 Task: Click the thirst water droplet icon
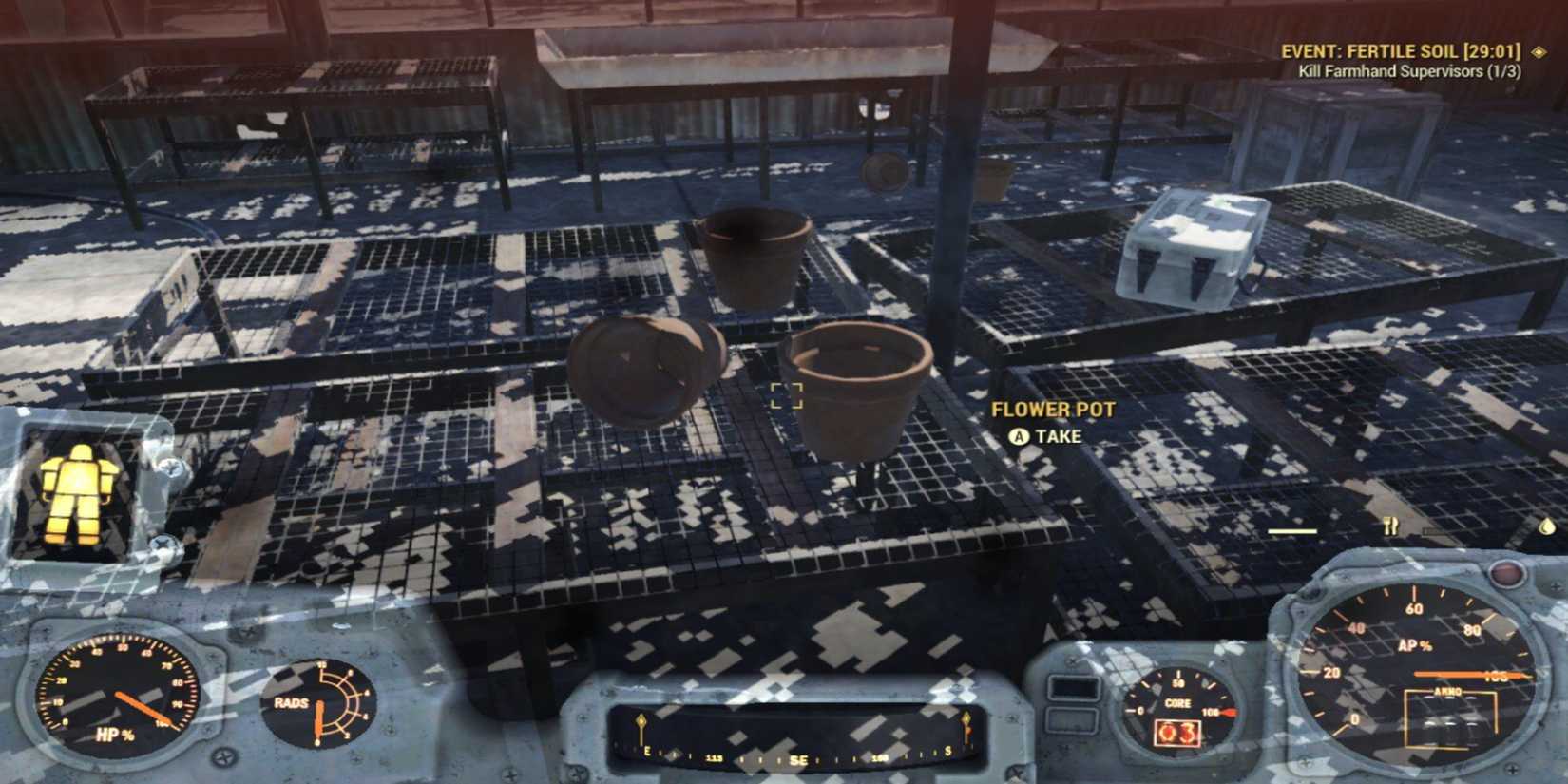pyautogui.click(x=1547, y=527)
